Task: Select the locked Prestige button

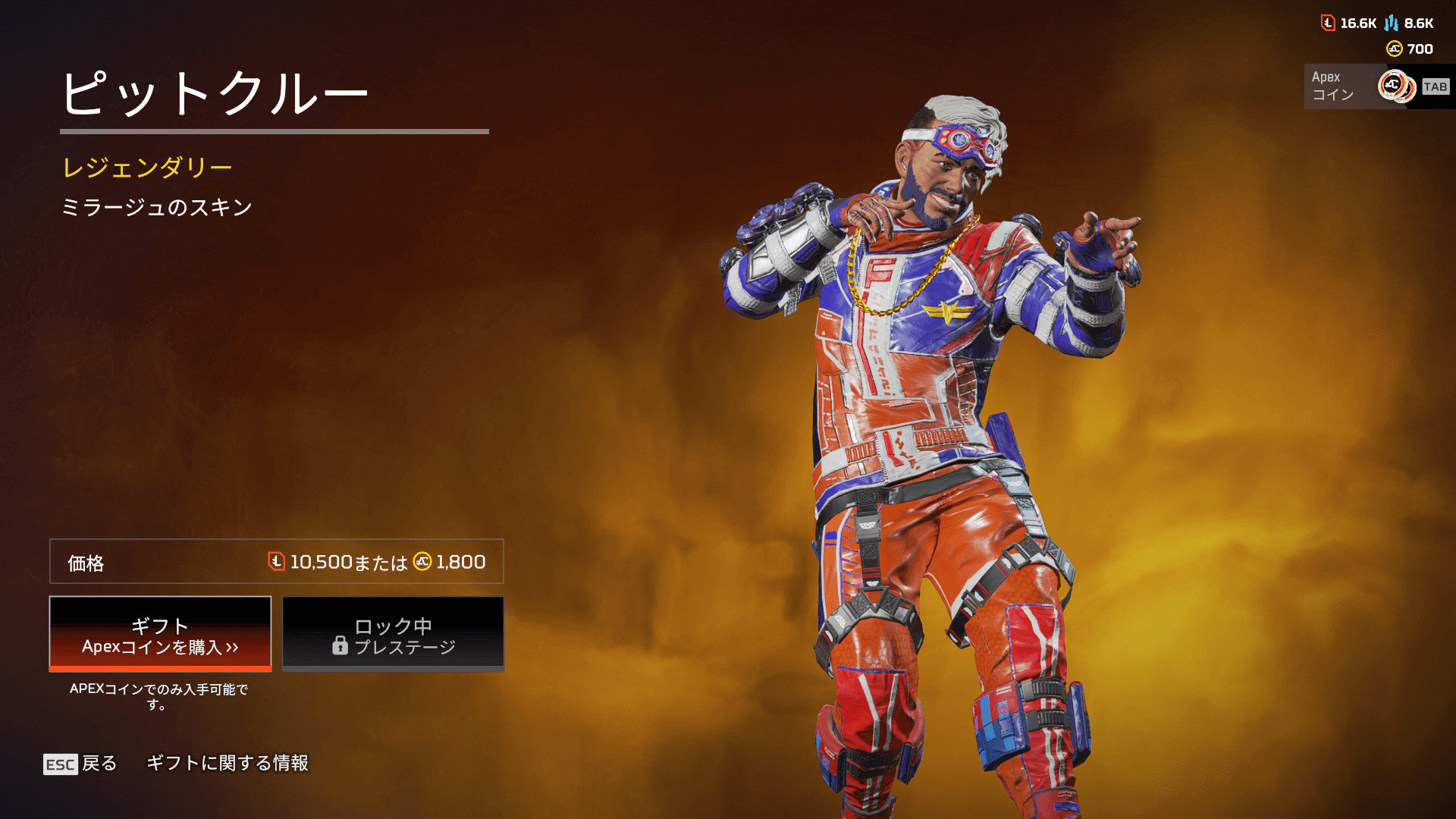Action: (x=393, y=634)
